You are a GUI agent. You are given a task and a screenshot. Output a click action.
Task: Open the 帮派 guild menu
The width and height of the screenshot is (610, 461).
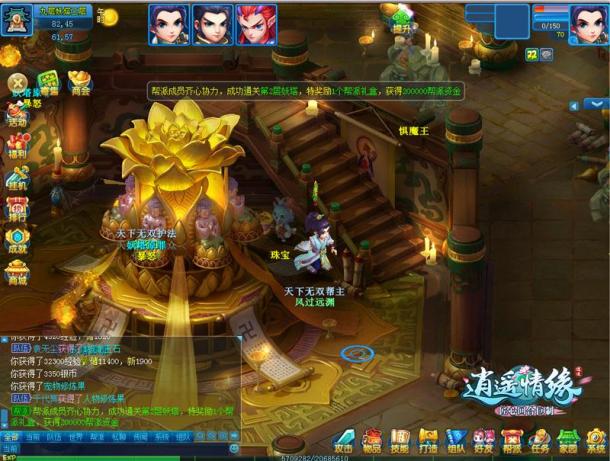(x=512, y=441)
